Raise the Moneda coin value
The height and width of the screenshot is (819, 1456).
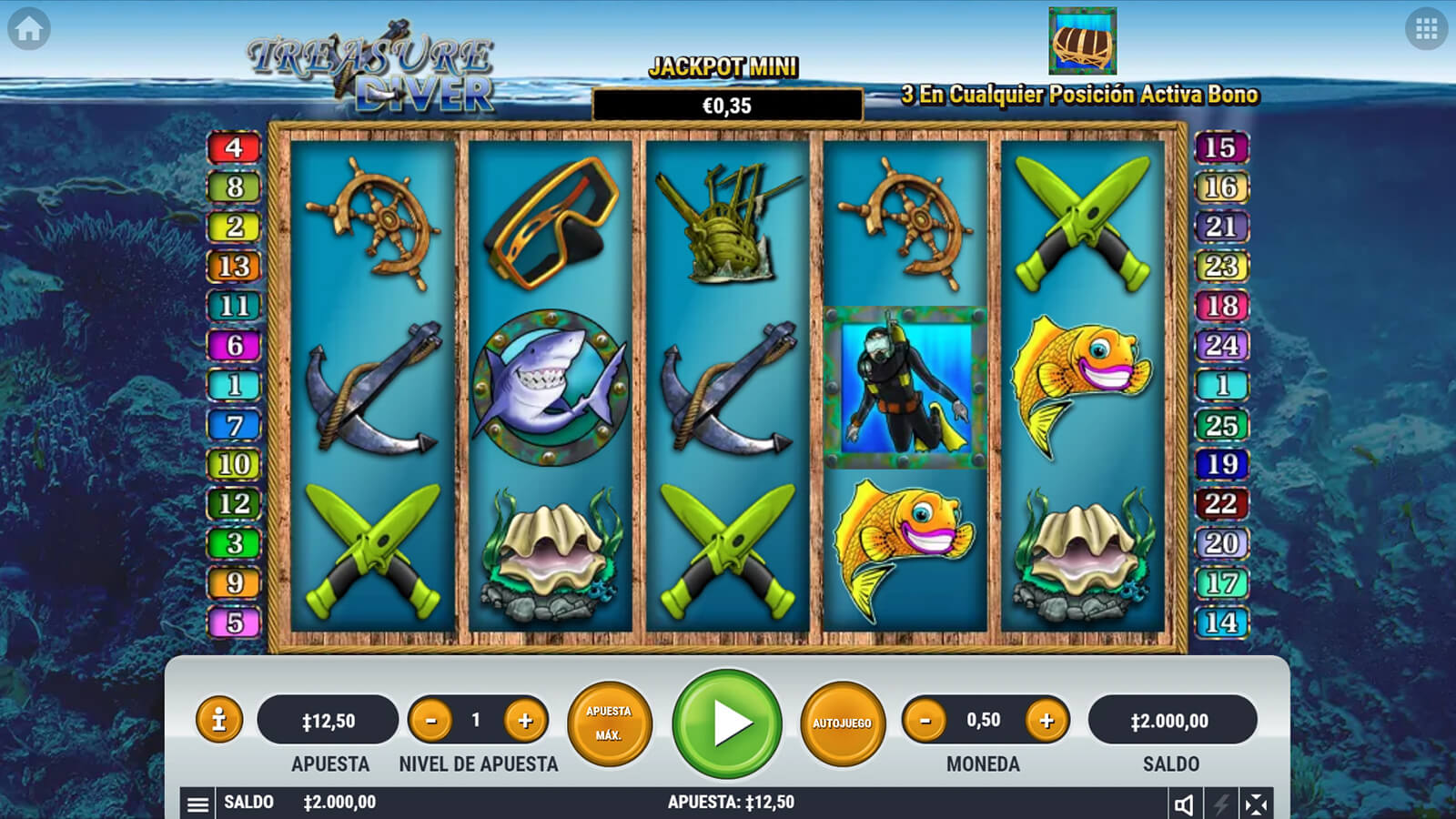(1046, 721)
